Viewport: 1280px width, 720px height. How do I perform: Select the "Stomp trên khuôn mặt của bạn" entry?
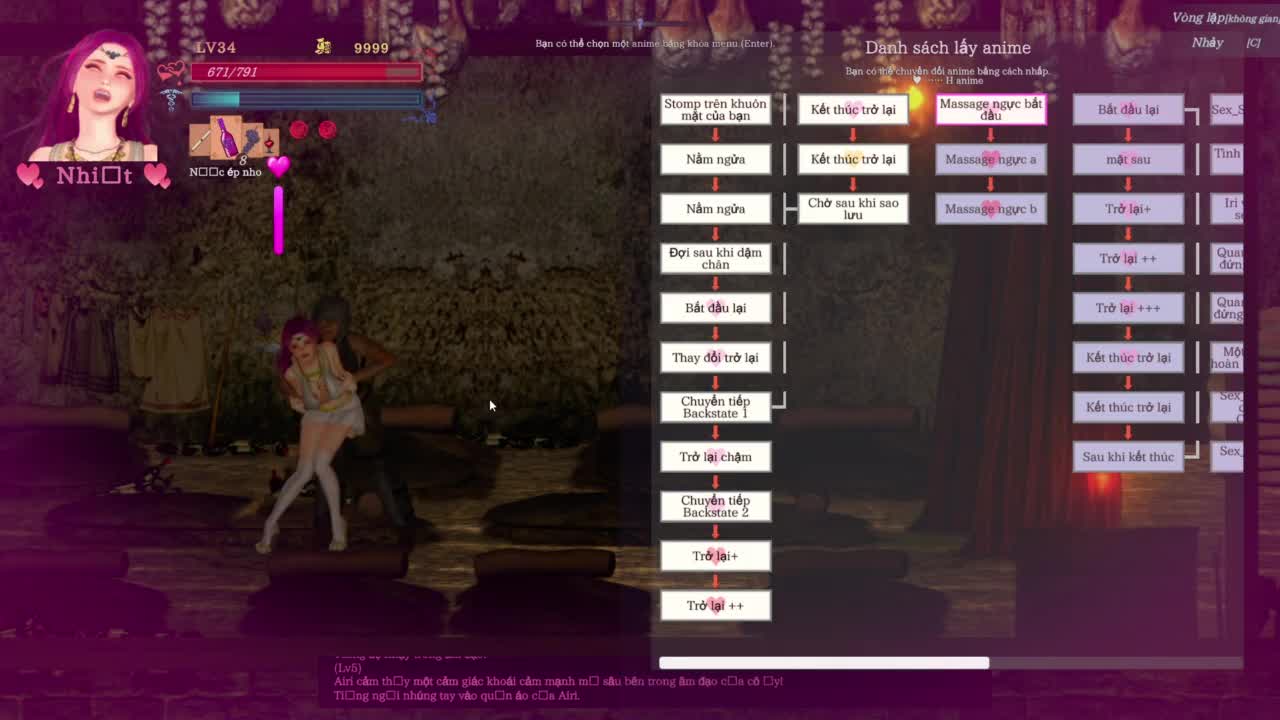click(715, 109)
